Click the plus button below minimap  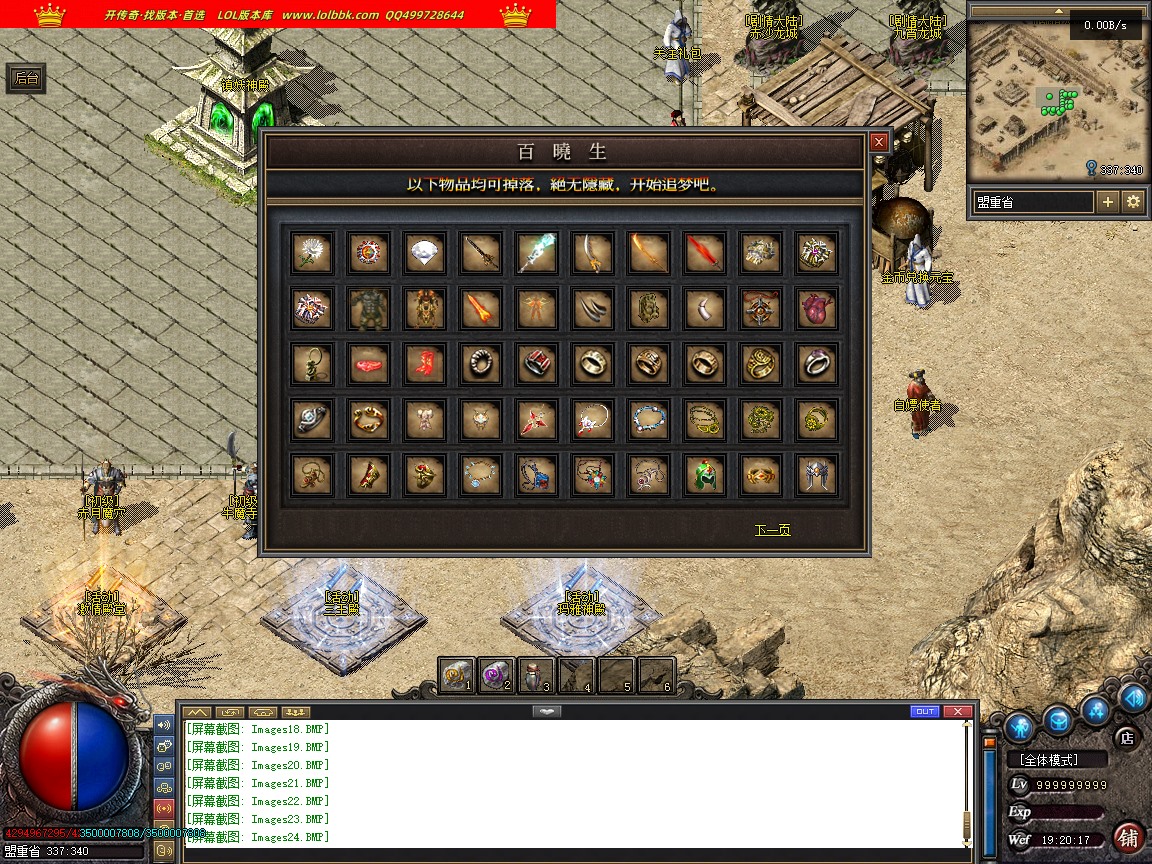[x=1108, y=202]
